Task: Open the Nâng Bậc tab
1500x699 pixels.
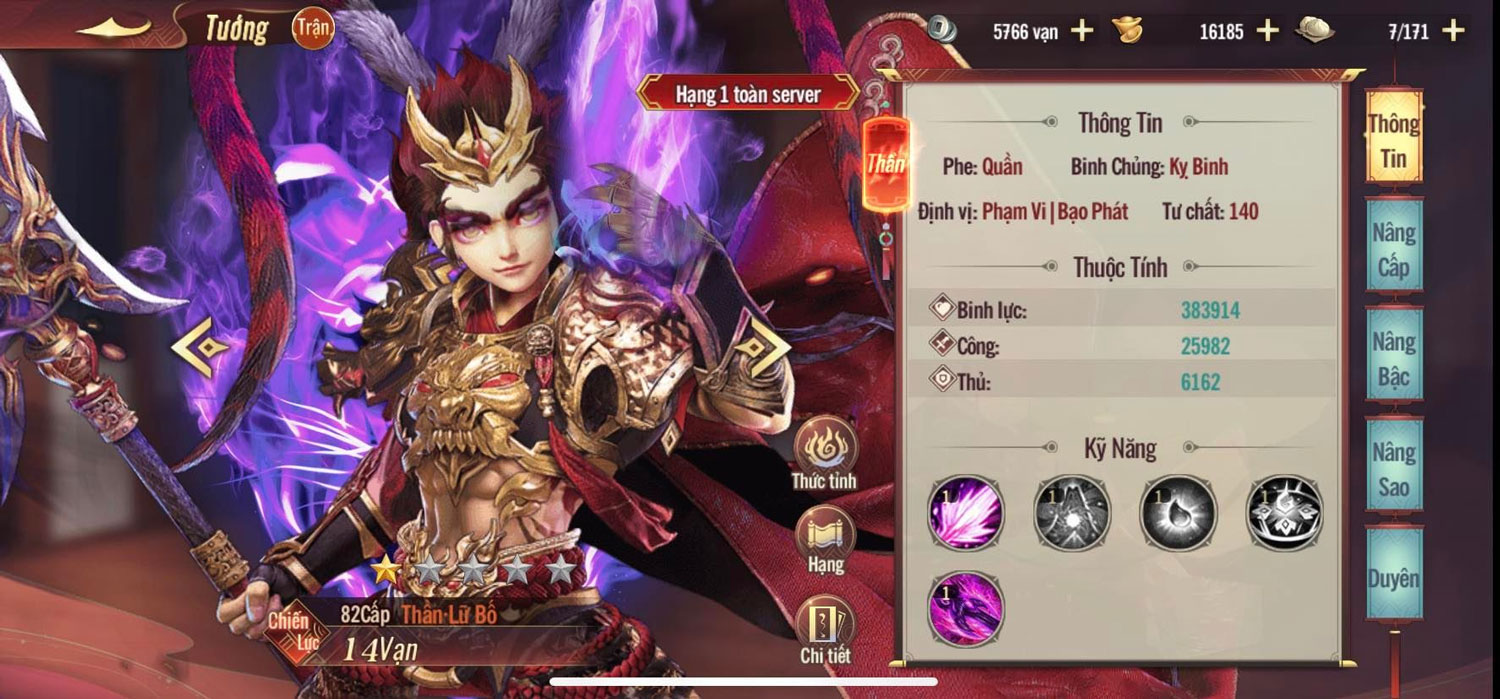Action: (x=1394, y=359)
